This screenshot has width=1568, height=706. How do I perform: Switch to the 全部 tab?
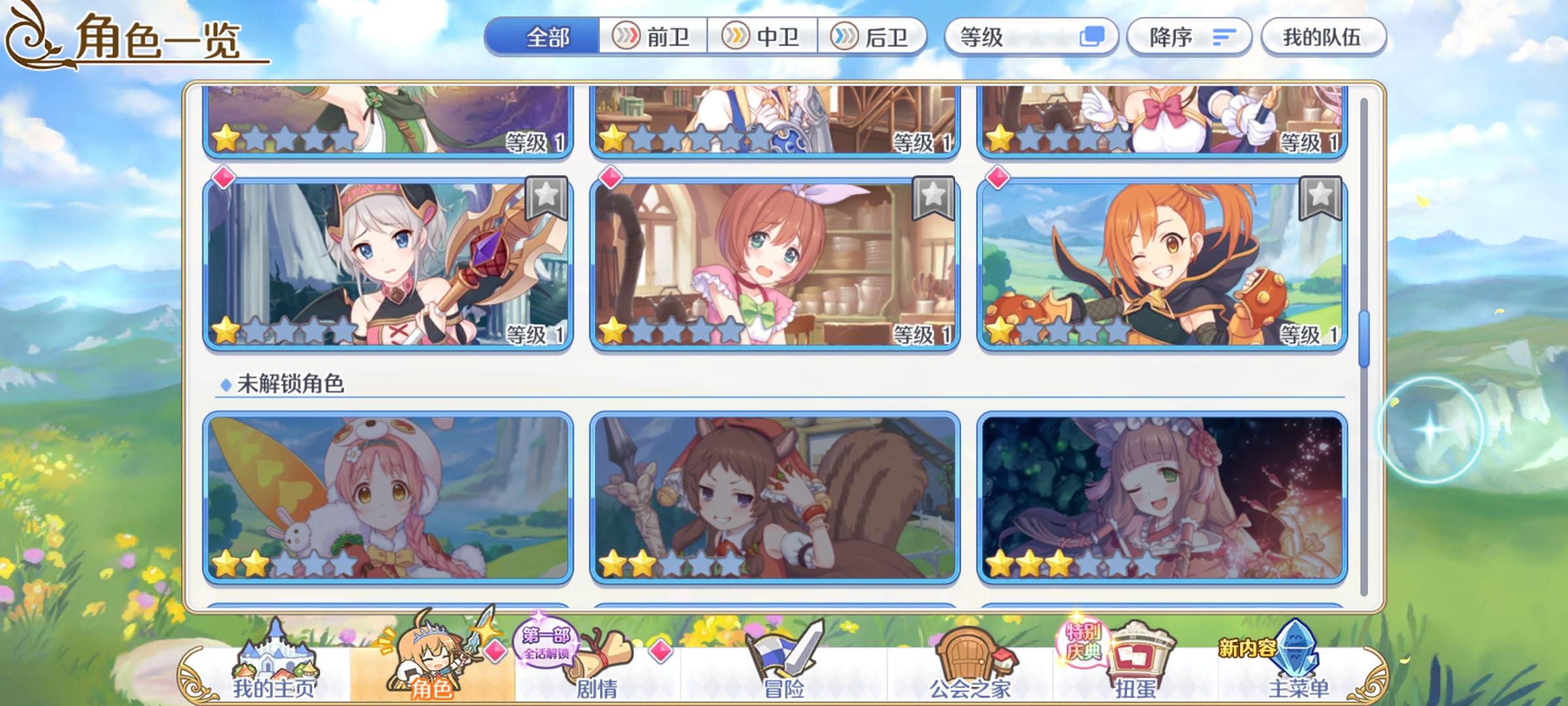coord(549,37)
